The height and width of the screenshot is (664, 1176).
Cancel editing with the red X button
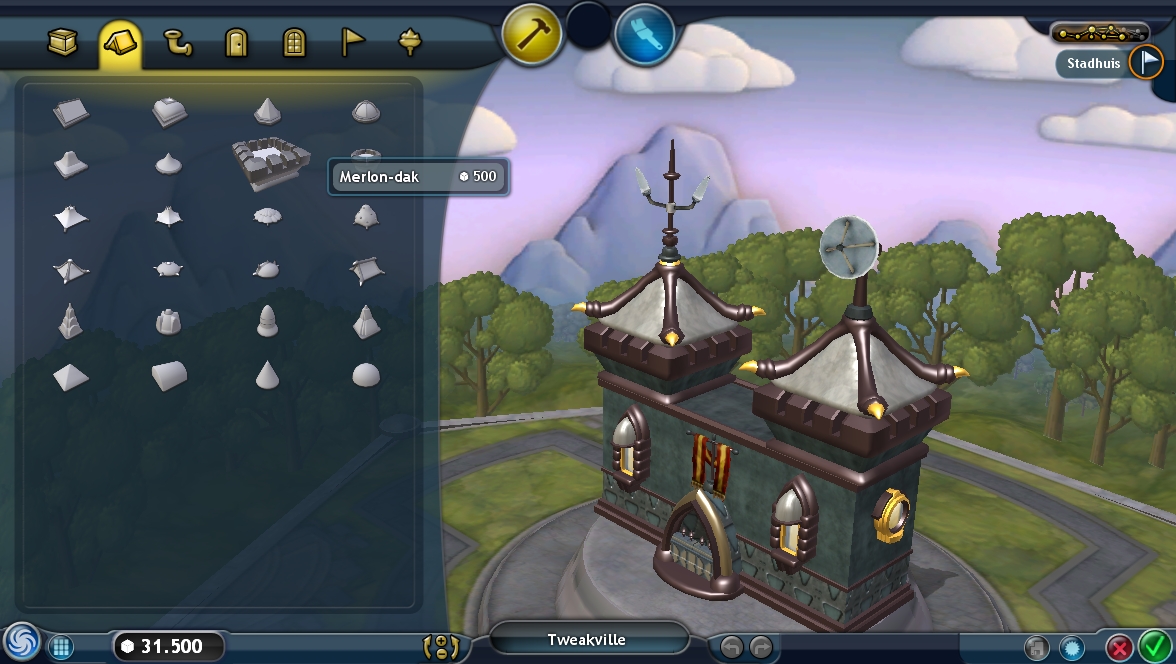1120,647
